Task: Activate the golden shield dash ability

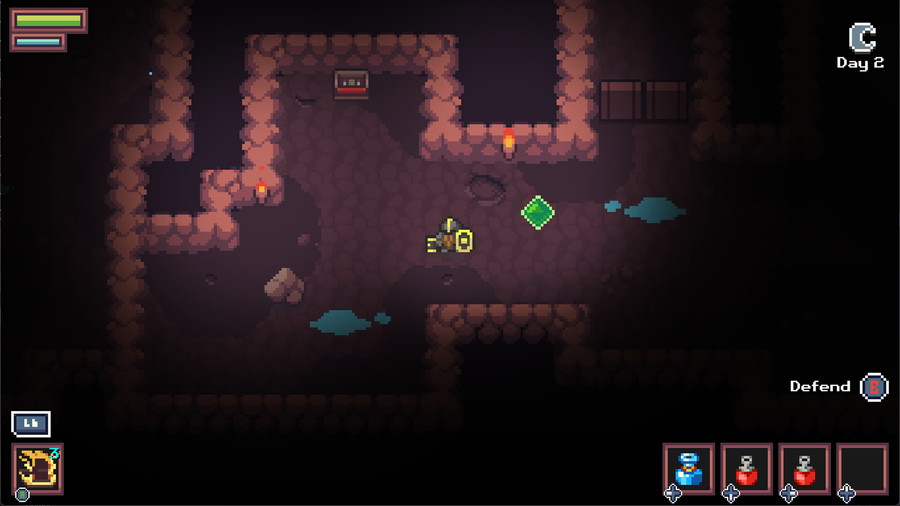Action: (38, 468)
